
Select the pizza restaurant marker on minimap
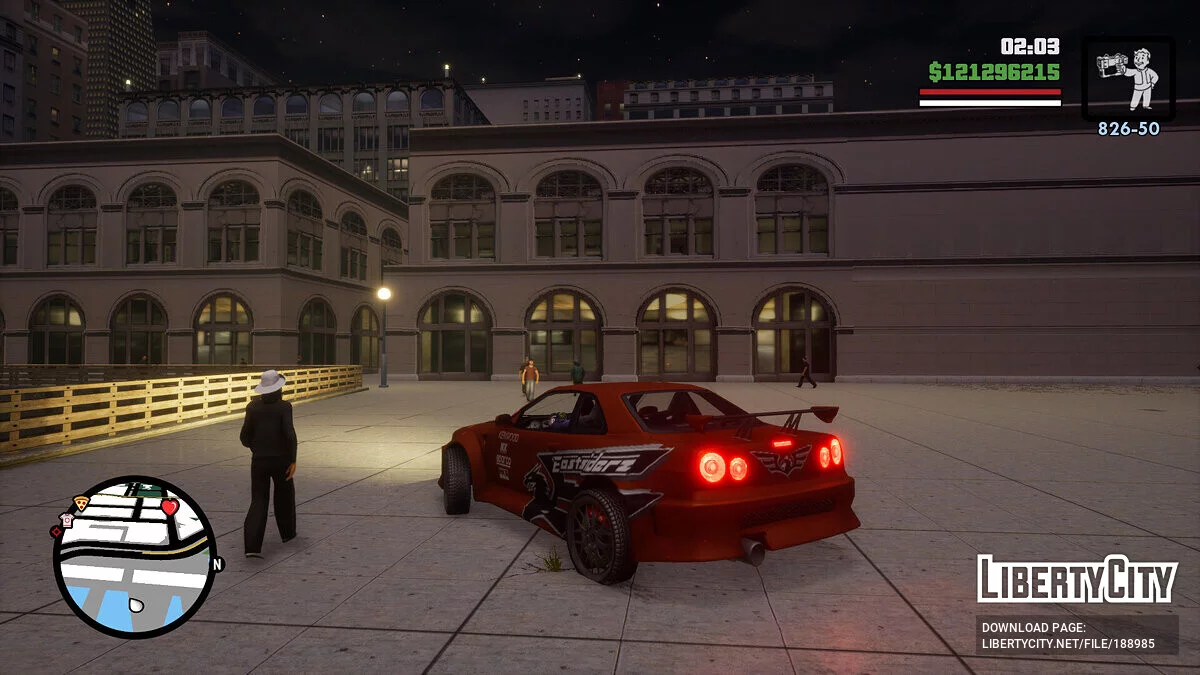coord(80,503)
